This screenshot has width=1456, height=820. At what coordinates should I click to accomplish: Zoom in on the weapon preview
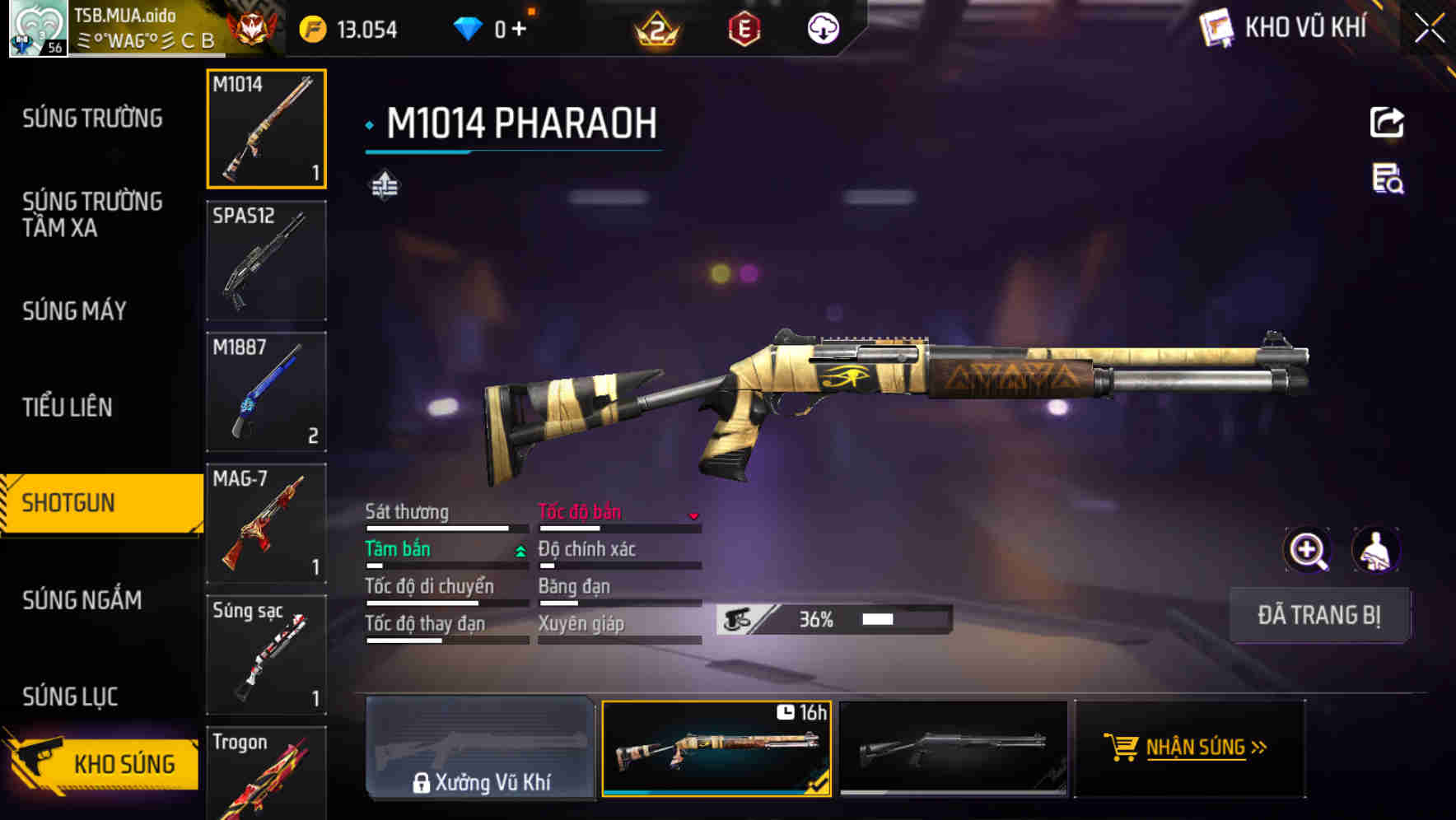coord(1308,550)
